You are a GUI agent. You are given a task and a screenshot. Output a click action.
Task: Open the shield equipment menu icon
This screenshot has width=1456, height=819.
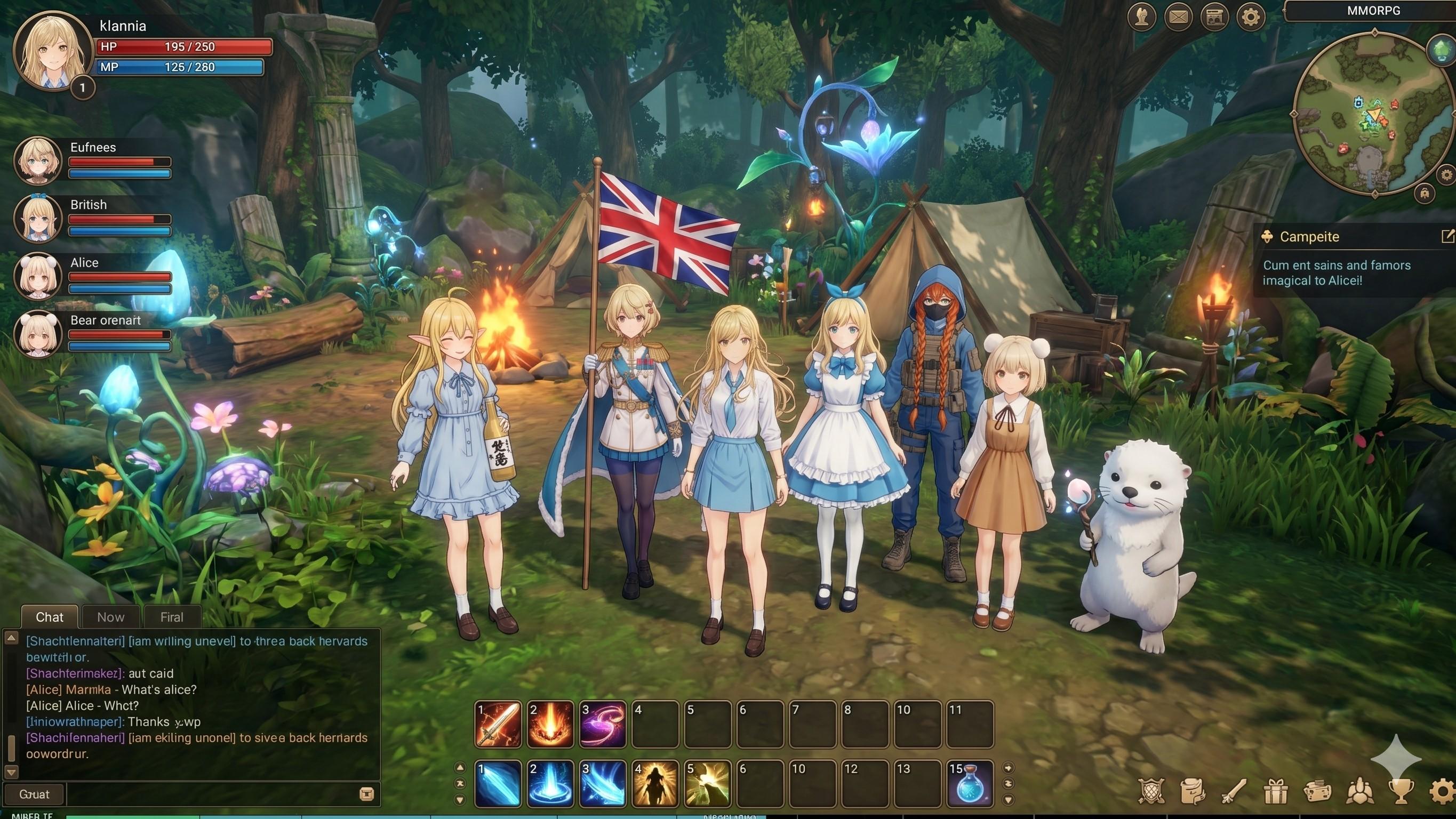point(1151,791)
